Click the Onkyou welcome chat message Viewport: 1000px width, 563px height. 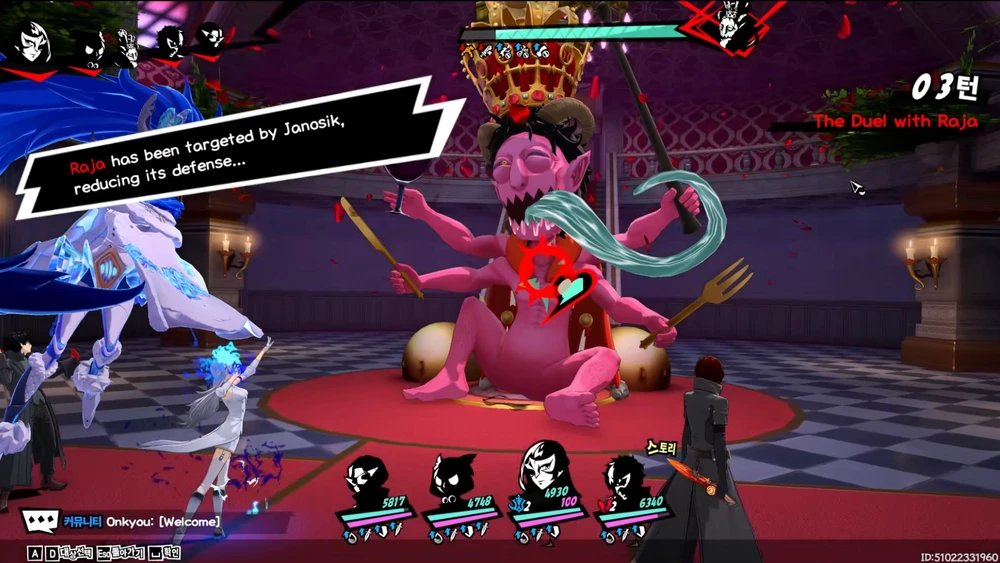[162, 522]
